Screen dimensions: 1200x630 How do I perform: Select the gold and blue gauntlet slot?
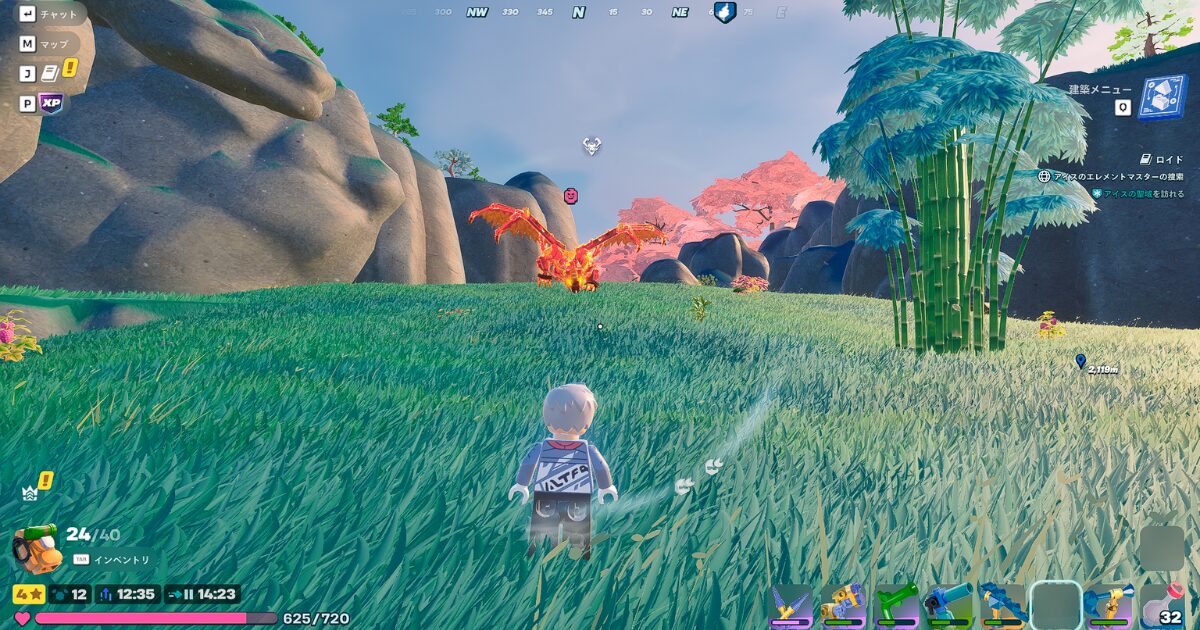coord(844,606)
